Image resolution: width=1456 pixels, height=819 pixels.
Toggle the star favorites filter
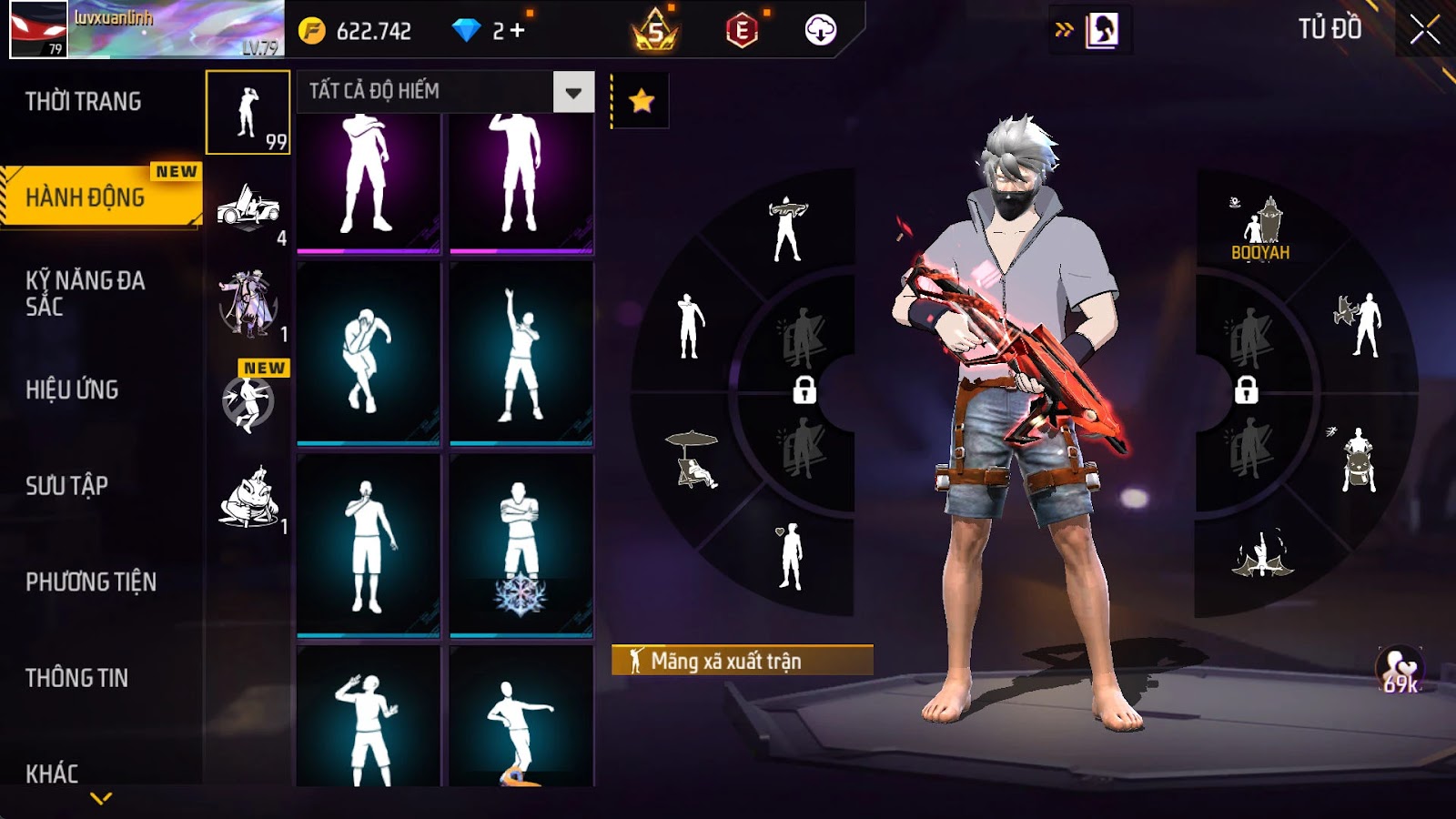642,100
